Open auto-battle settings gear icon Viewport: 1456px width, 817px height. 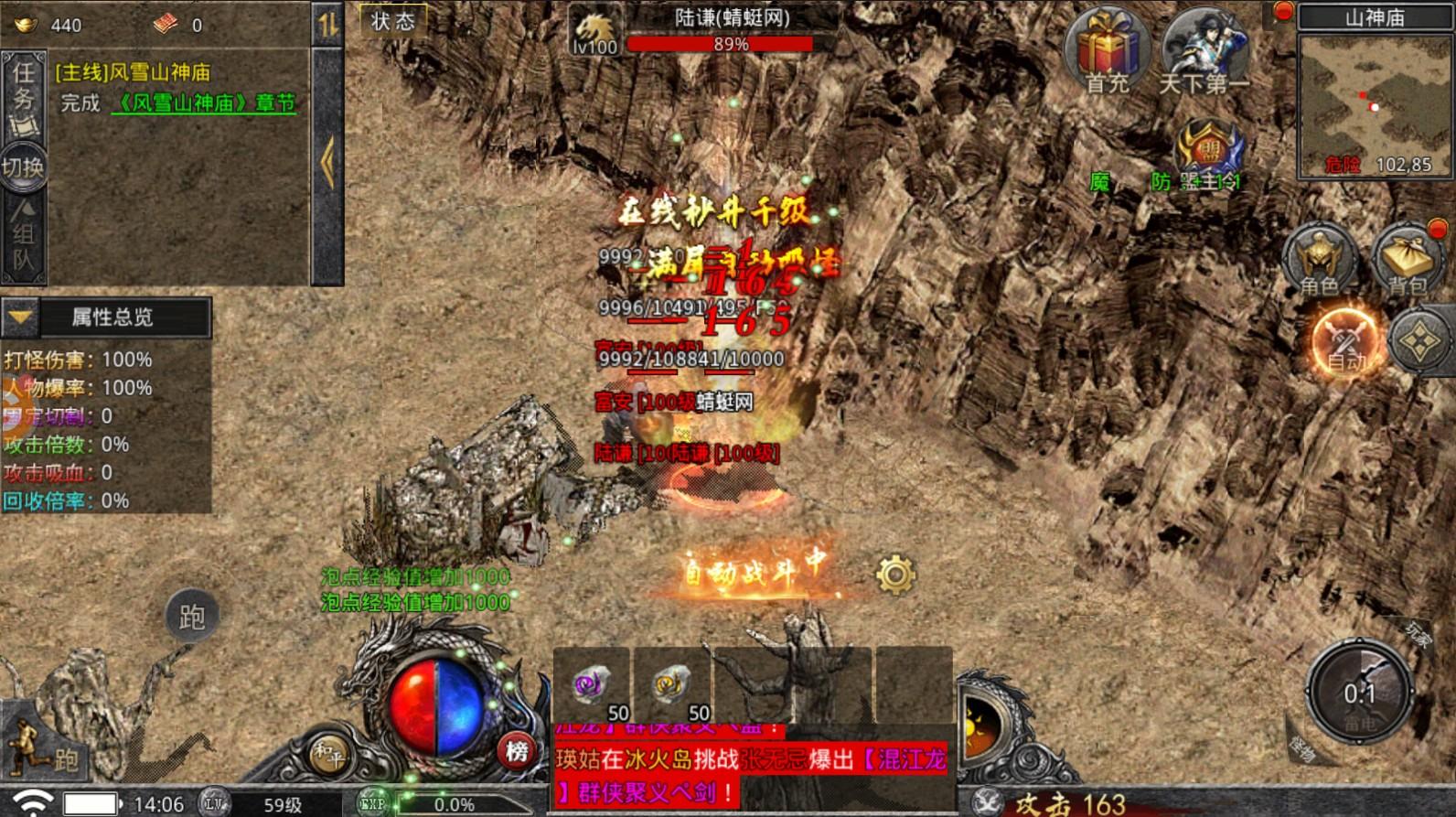tap(895, 575)
